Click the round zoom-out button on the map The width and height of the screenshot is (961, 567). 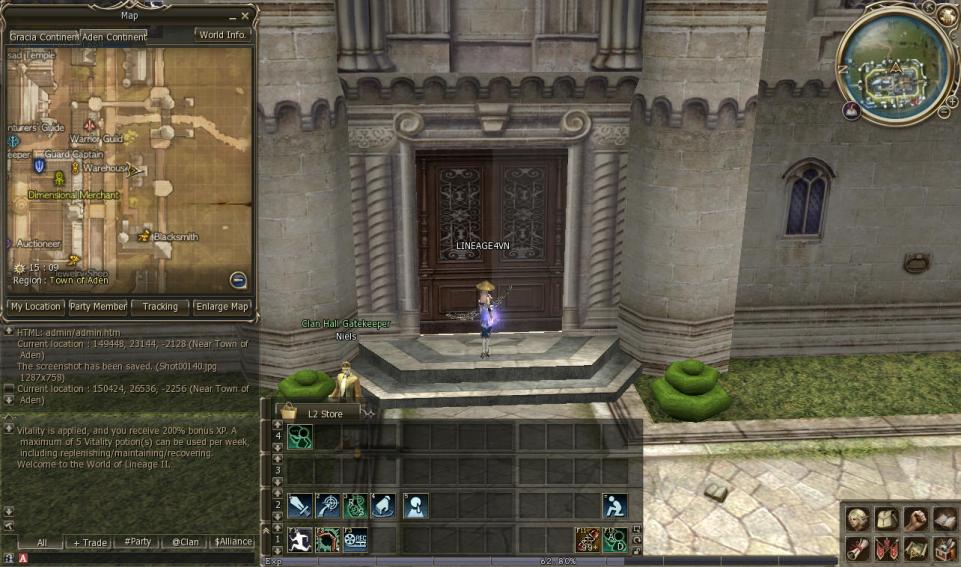(238, 280)
